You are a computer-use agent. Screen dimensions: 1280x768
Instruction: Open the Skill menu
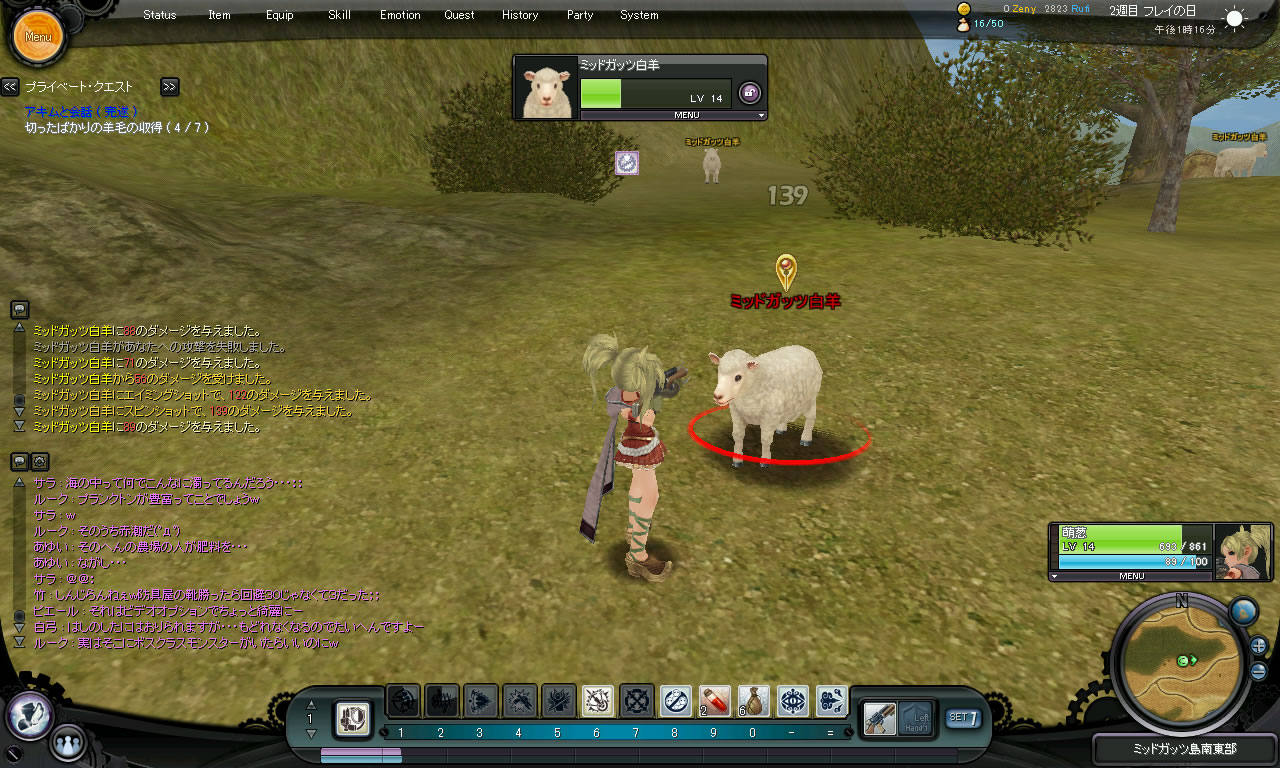(339, 15)
